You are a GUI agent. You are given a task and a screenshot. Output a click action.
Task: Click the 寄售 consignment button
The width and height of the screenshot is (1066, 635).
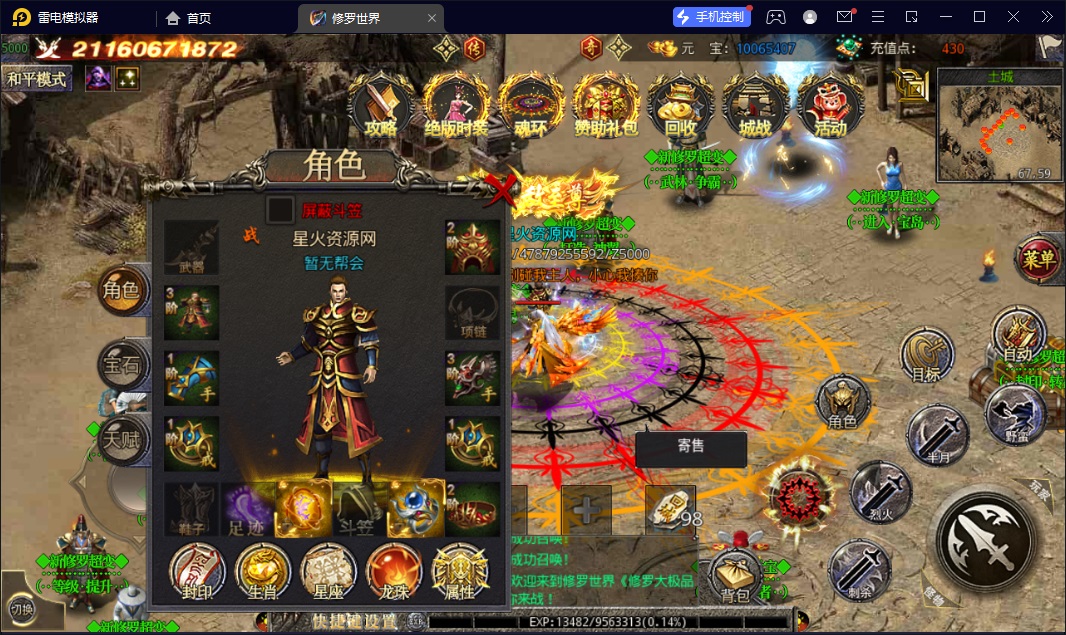[x=690, y=448]
